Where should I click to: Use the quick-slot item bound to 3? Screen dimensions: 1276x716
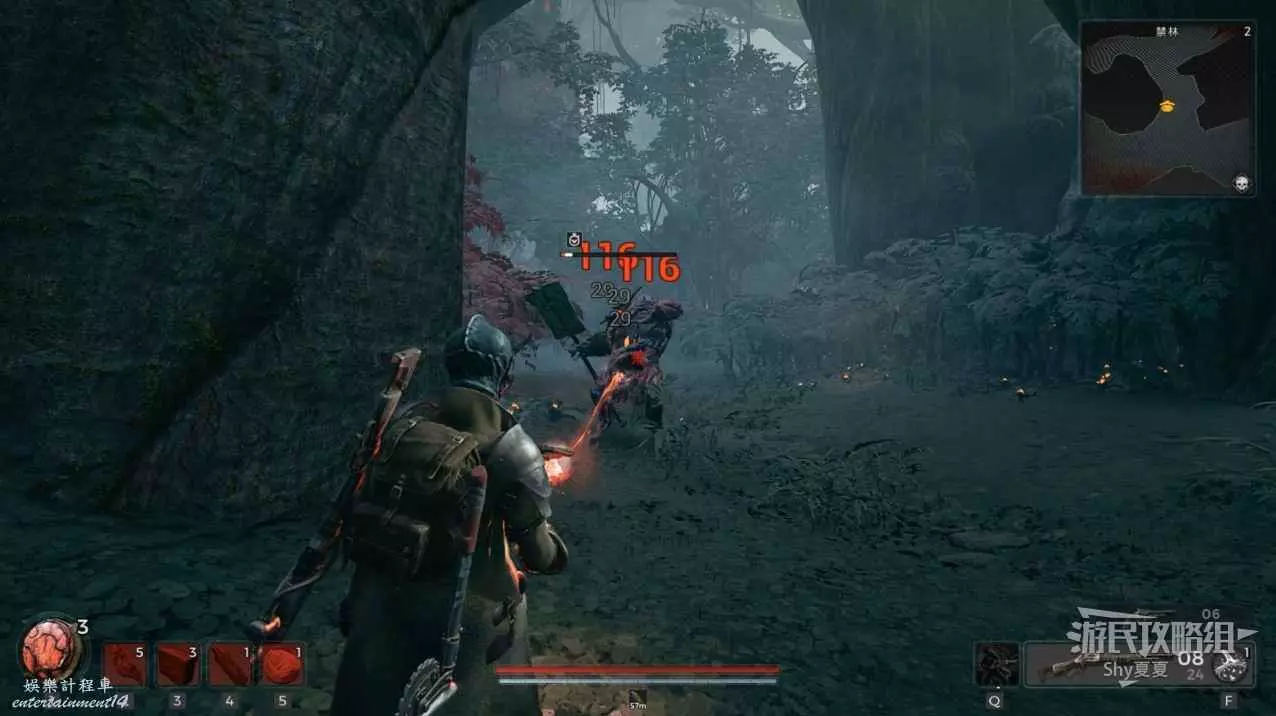click(x=177, y=664)
